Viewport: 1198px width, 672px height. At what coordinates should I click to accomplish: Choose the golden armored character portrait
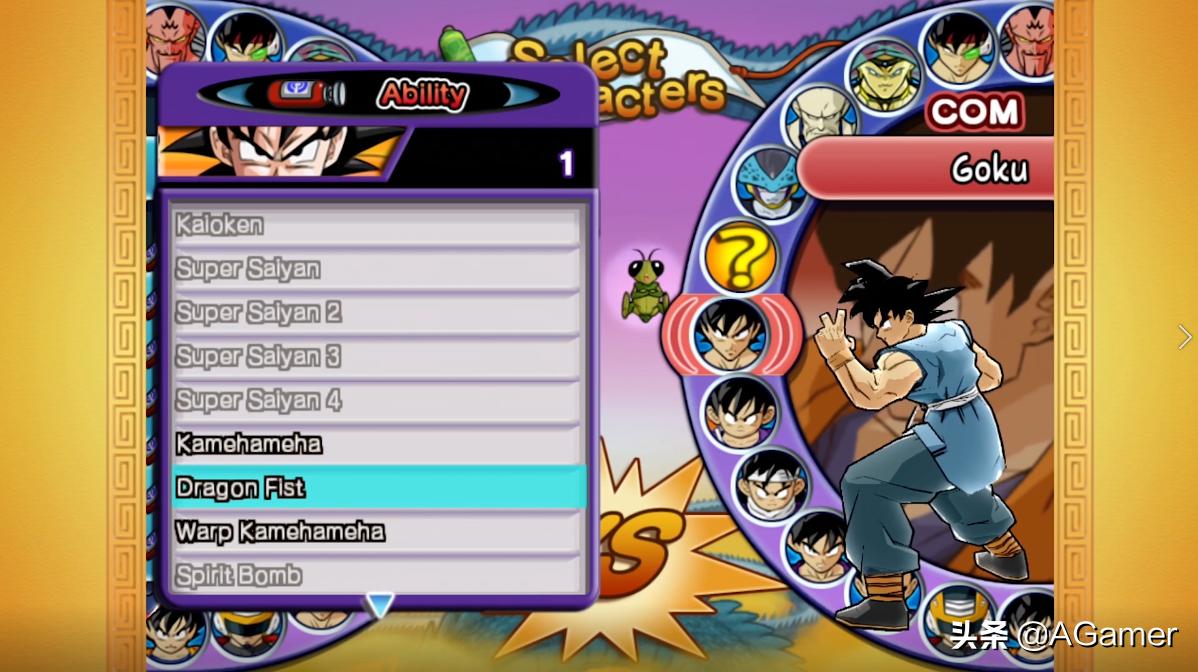pyautogui.click(x=885, y=73)
